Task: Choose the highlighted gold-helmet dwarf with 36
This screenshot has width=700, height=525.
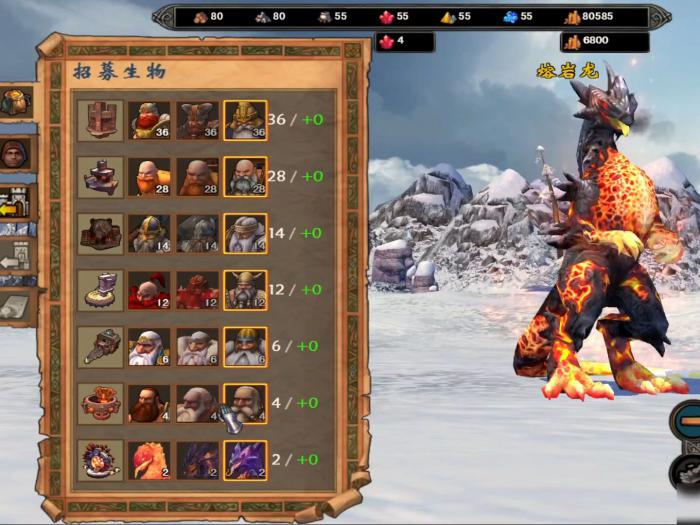Action: coord(245,120)
